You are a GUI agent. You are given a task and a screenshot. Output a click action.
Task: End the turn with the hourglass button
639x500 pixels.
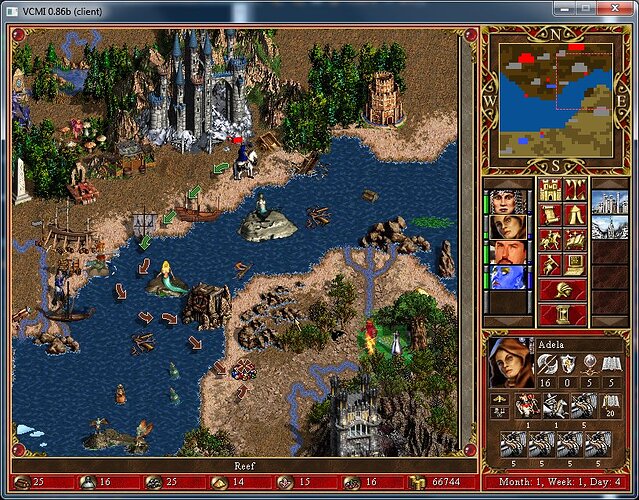pos(562,314)
